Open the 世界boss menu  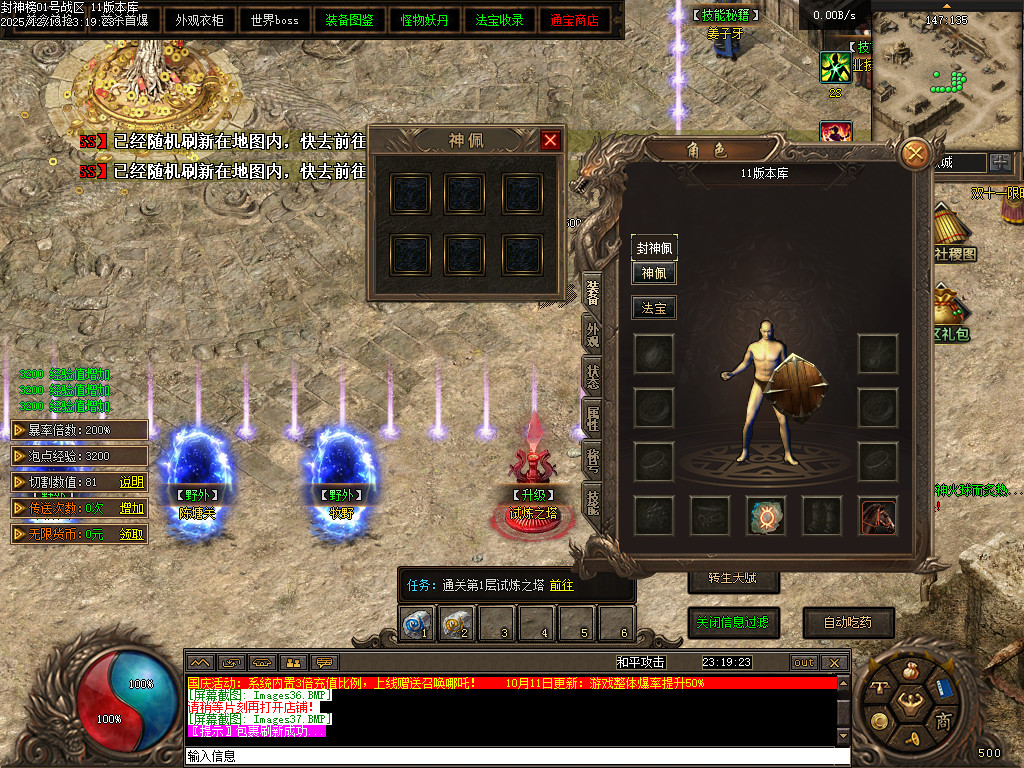(275, 20)
